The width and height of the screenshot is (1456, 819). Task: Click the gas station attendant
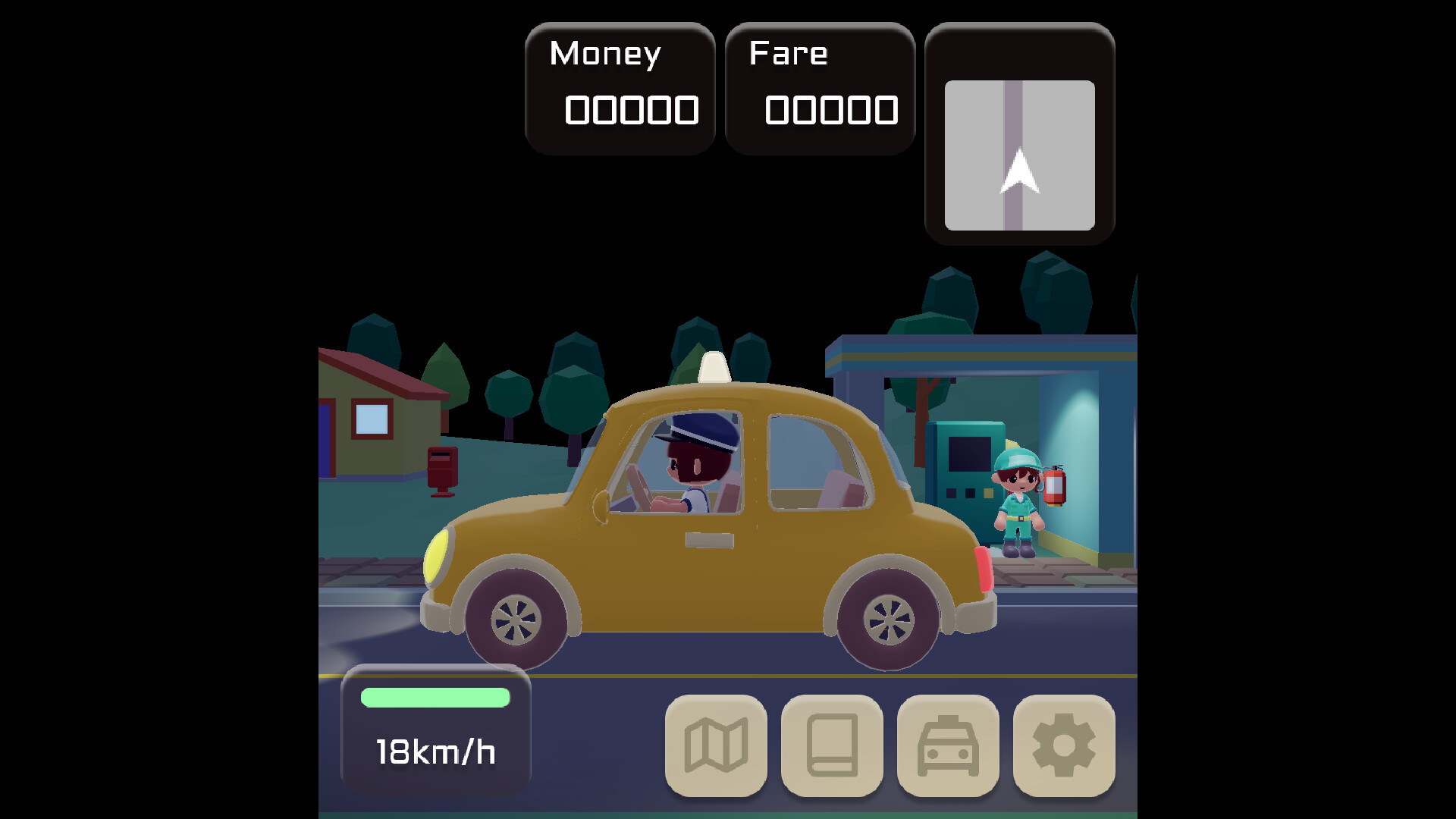[x=1016, y=500]
